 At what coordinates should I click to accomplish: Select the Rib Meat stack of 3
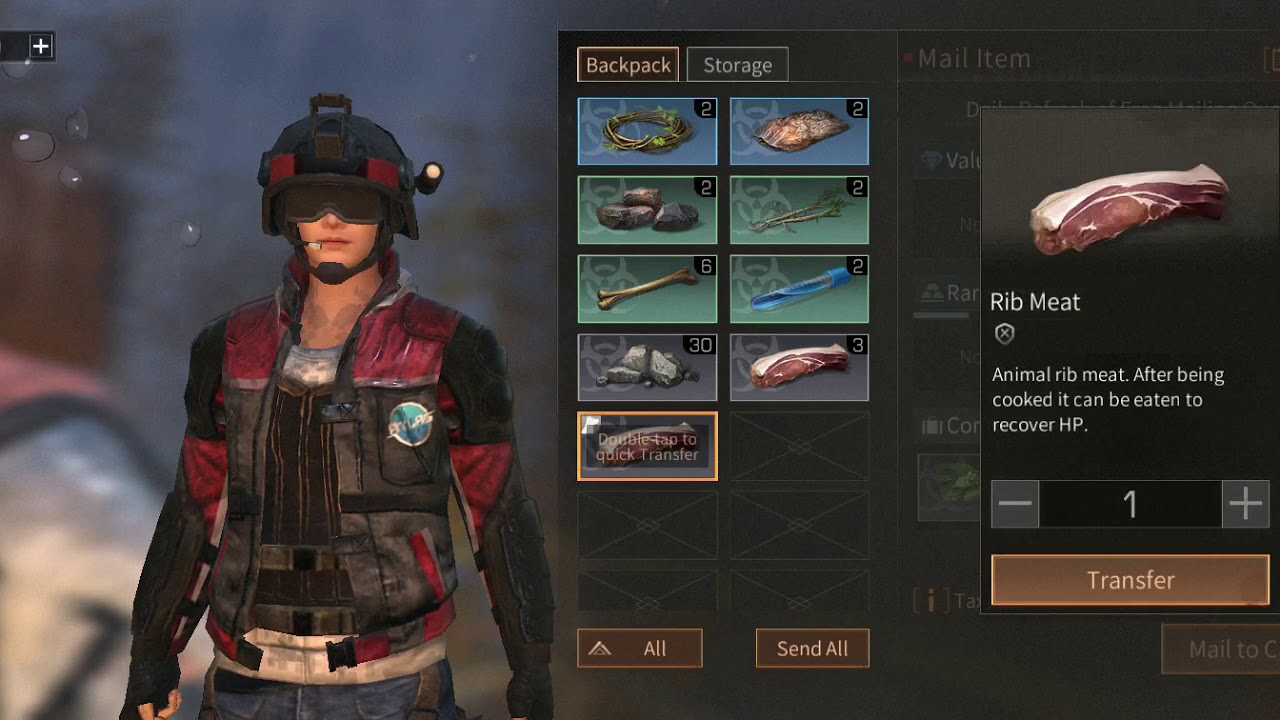point(799,367)
